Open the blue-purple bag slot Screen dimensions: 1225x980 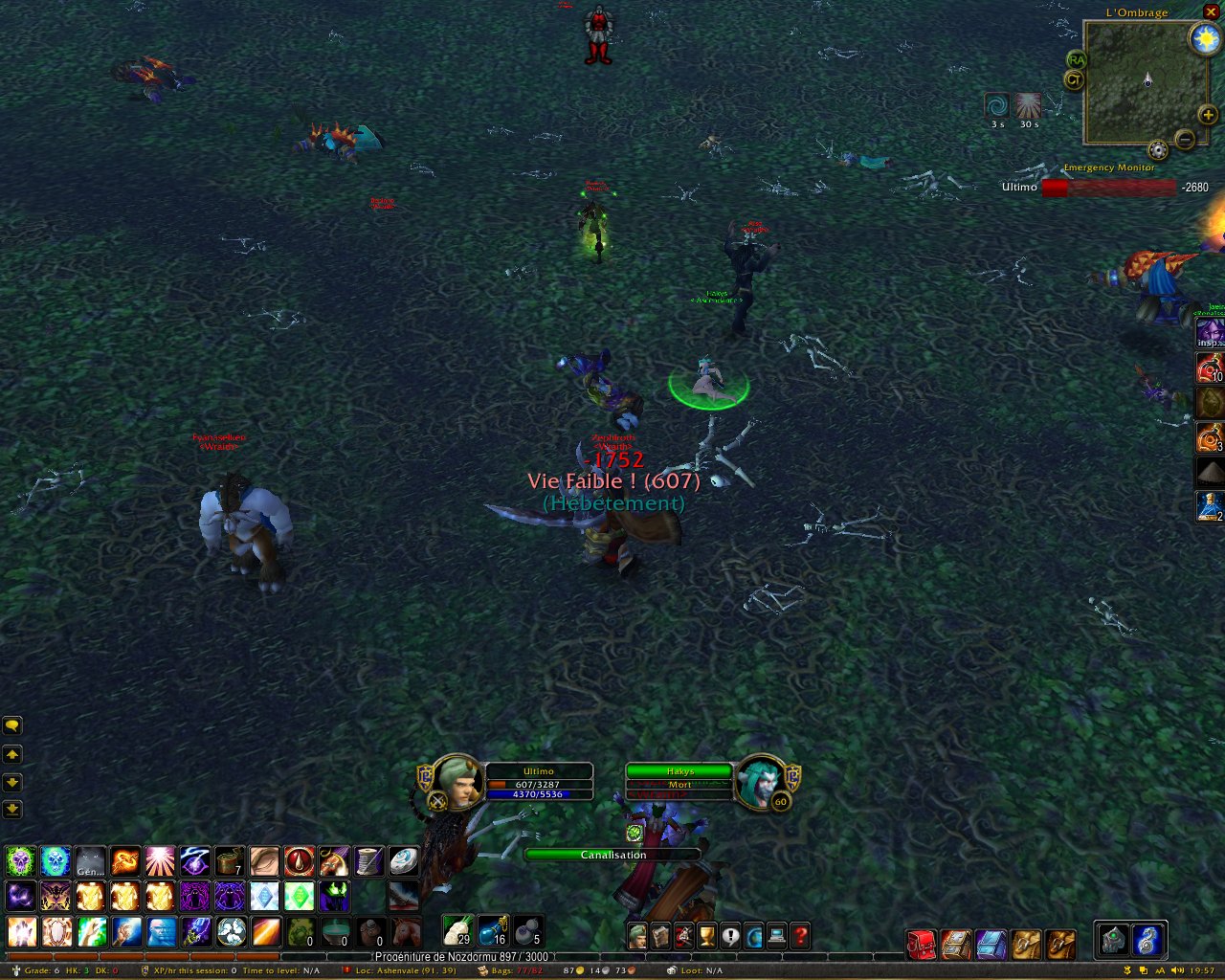tap(991, 945)
